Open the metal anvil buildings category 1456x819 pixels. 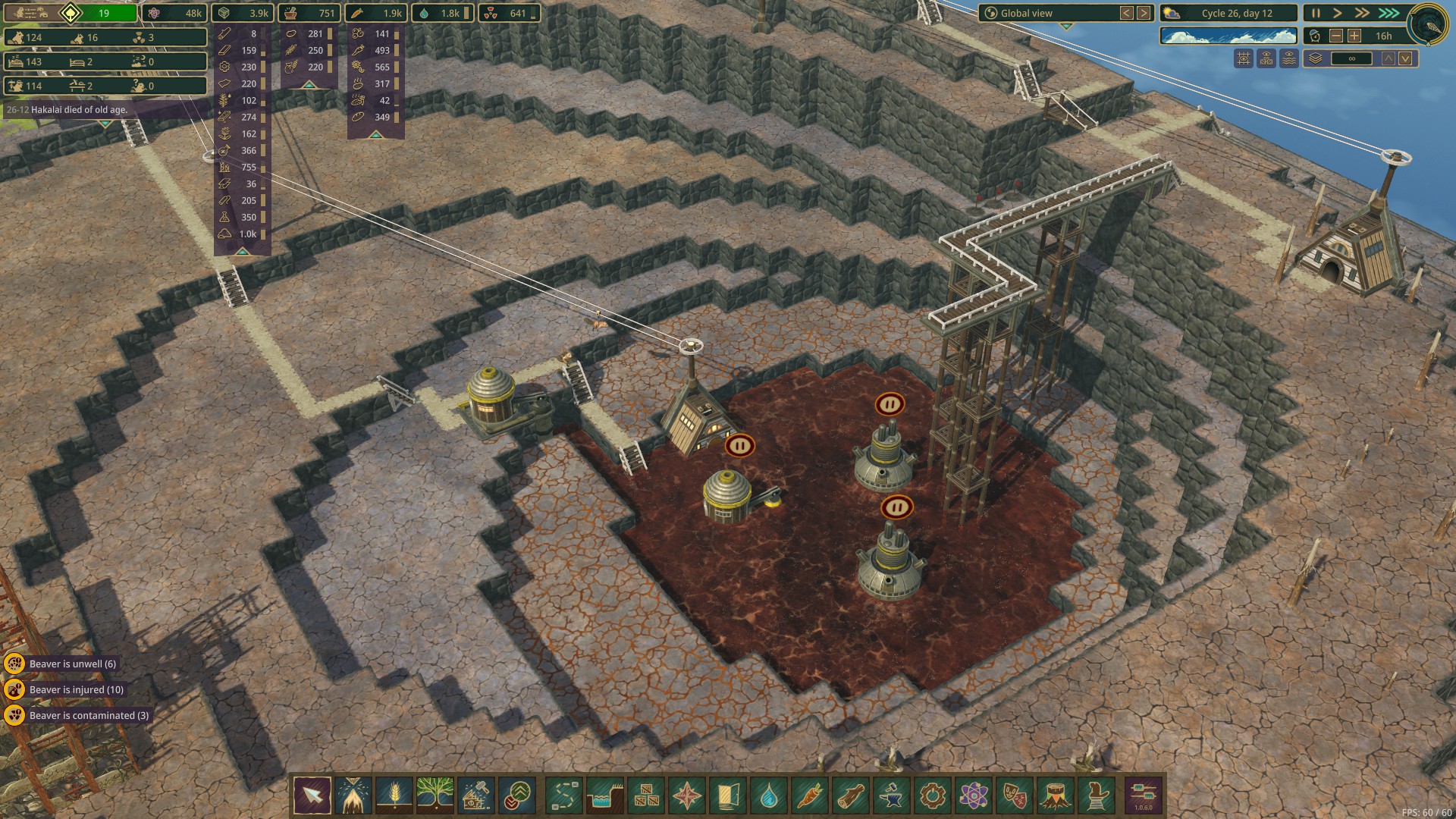[892, 795]
